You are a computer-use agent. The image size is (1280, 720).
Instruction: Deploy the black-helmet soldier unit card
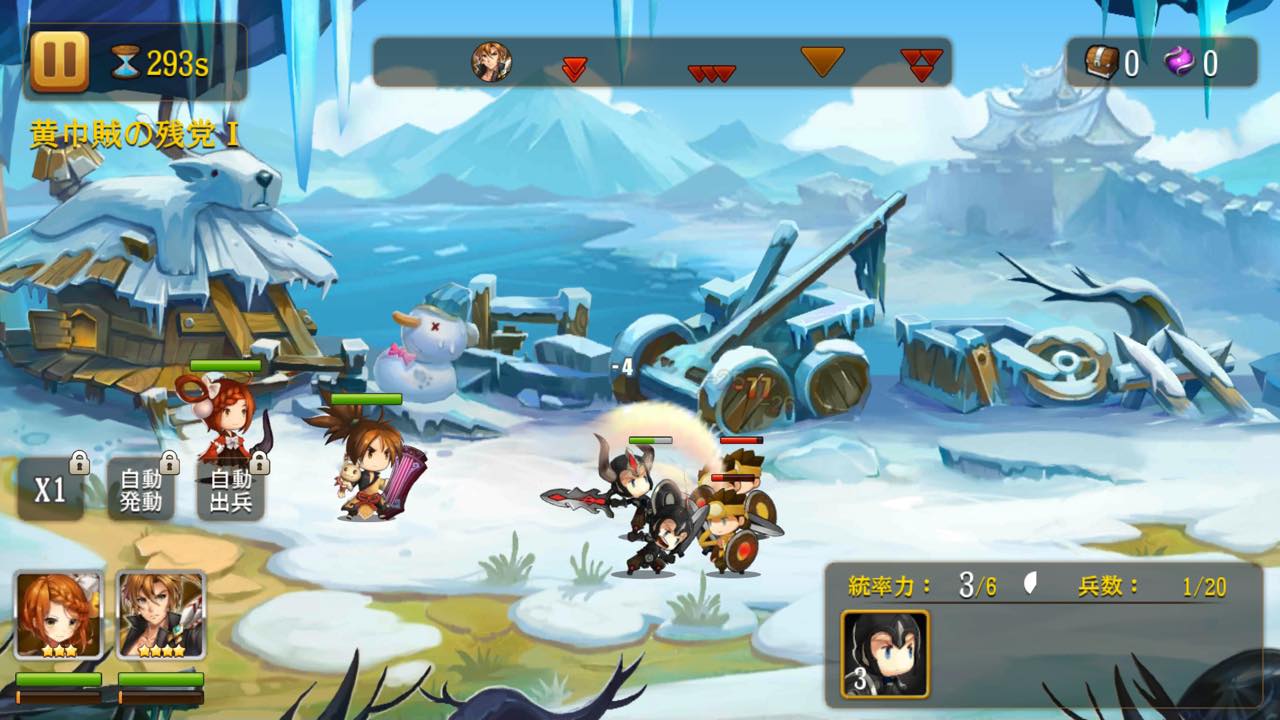885,653
